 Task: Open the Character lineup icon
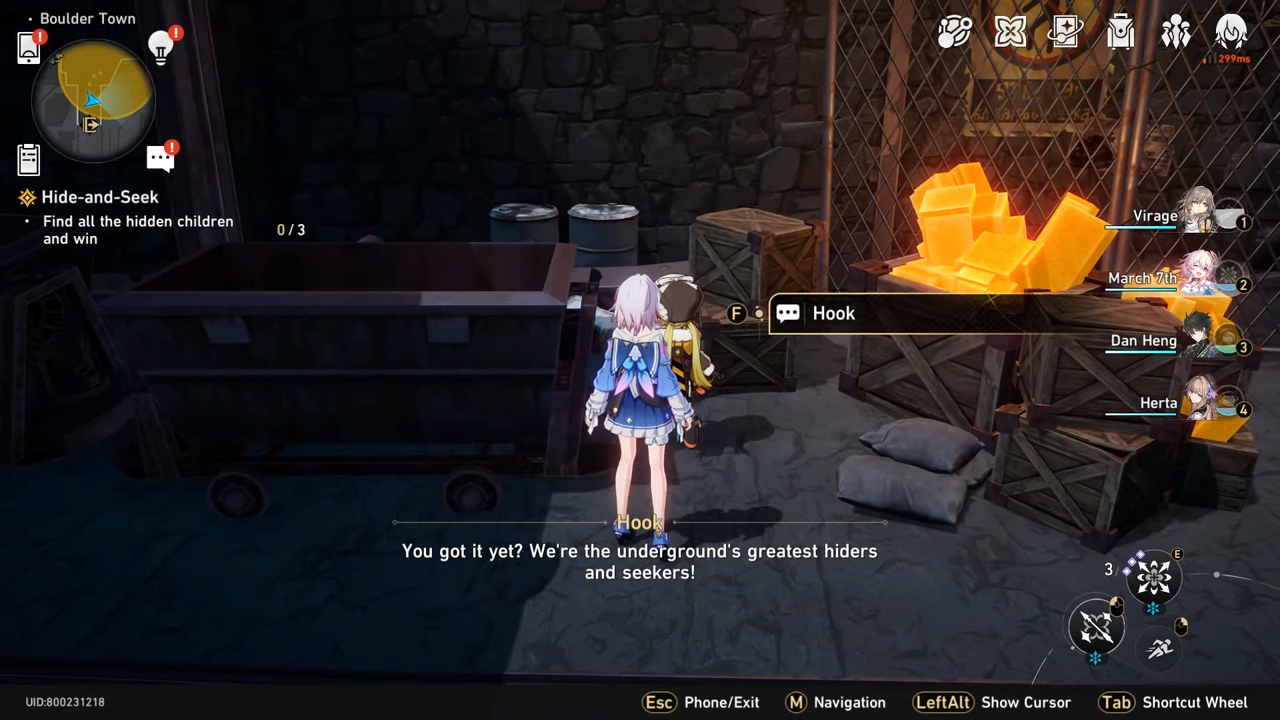pos(1176,32)
